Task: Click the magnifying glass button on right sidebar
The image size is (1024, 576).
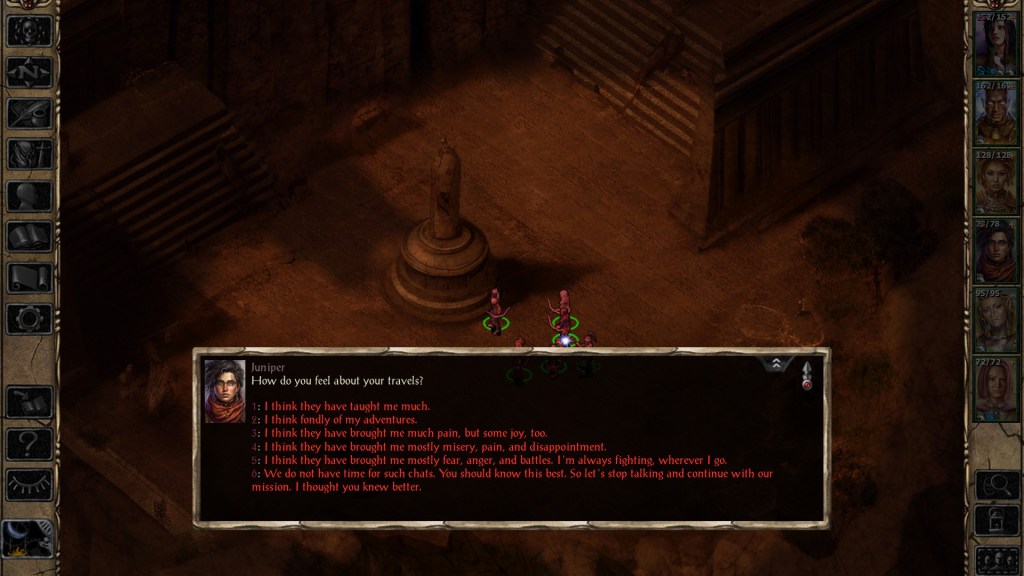Action: (x=995, y=486)
